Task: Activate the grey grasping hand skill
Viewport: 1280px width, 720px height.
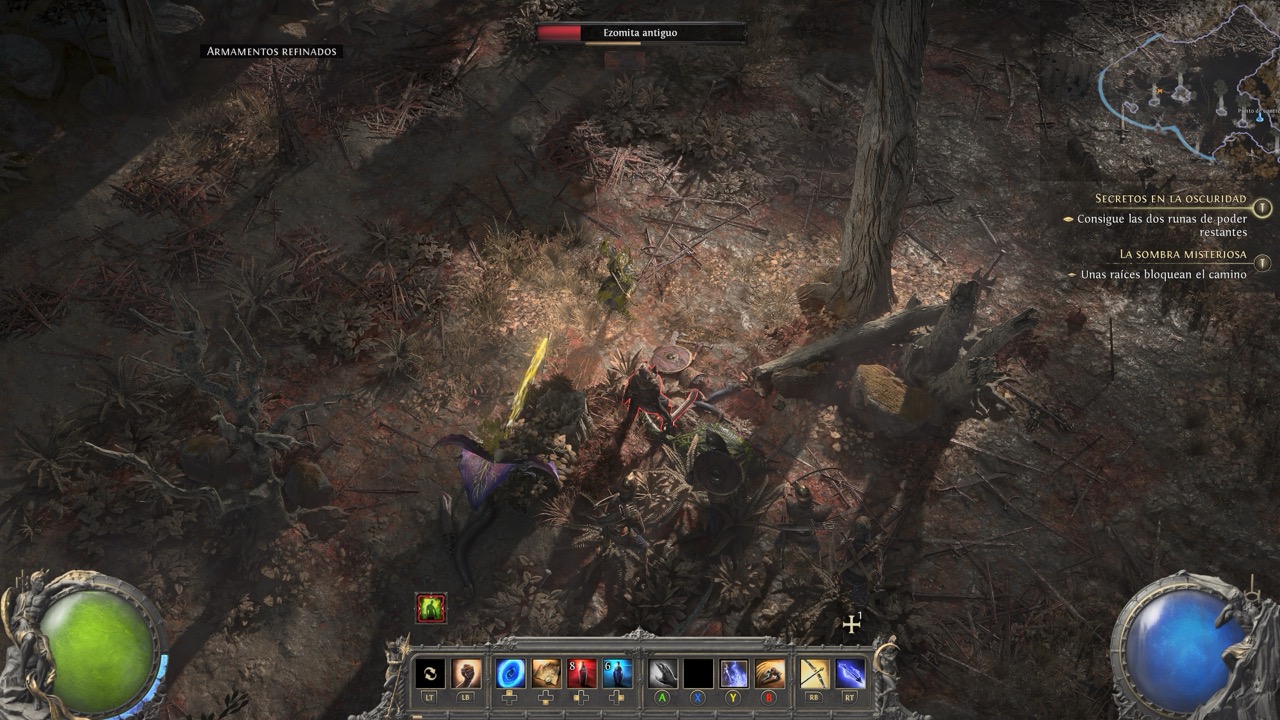Action: pos(663,673)
